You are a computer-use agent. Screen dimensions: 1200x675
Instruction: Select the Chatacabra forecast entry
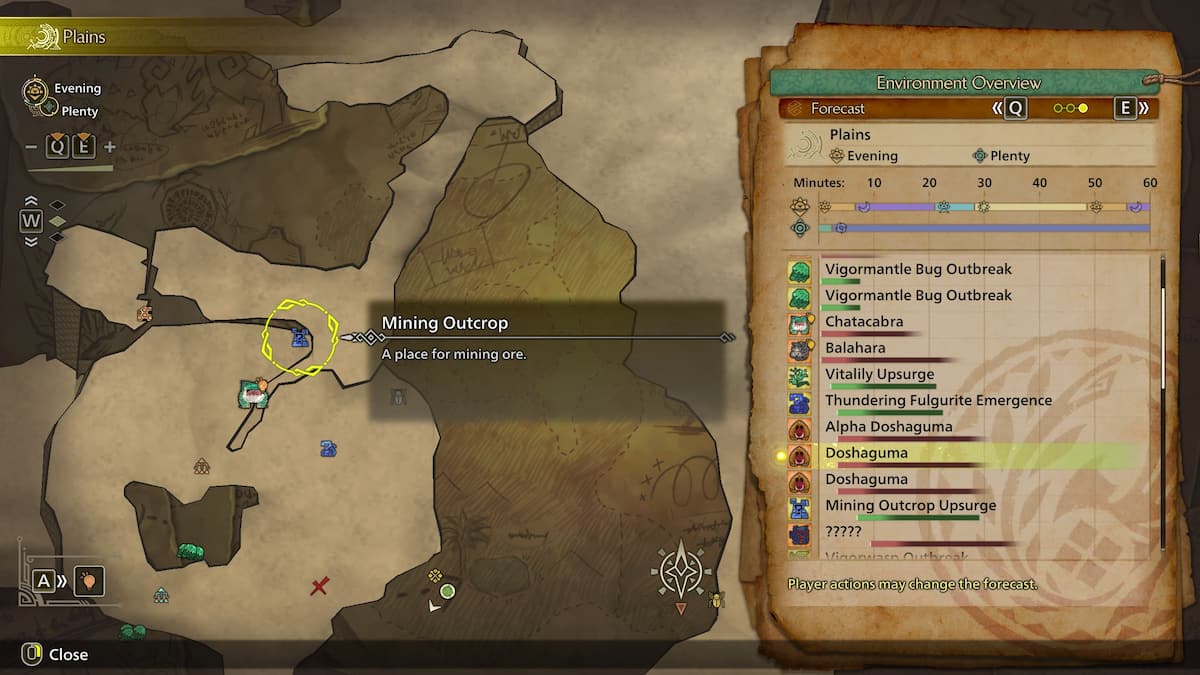tap(864, 322)
